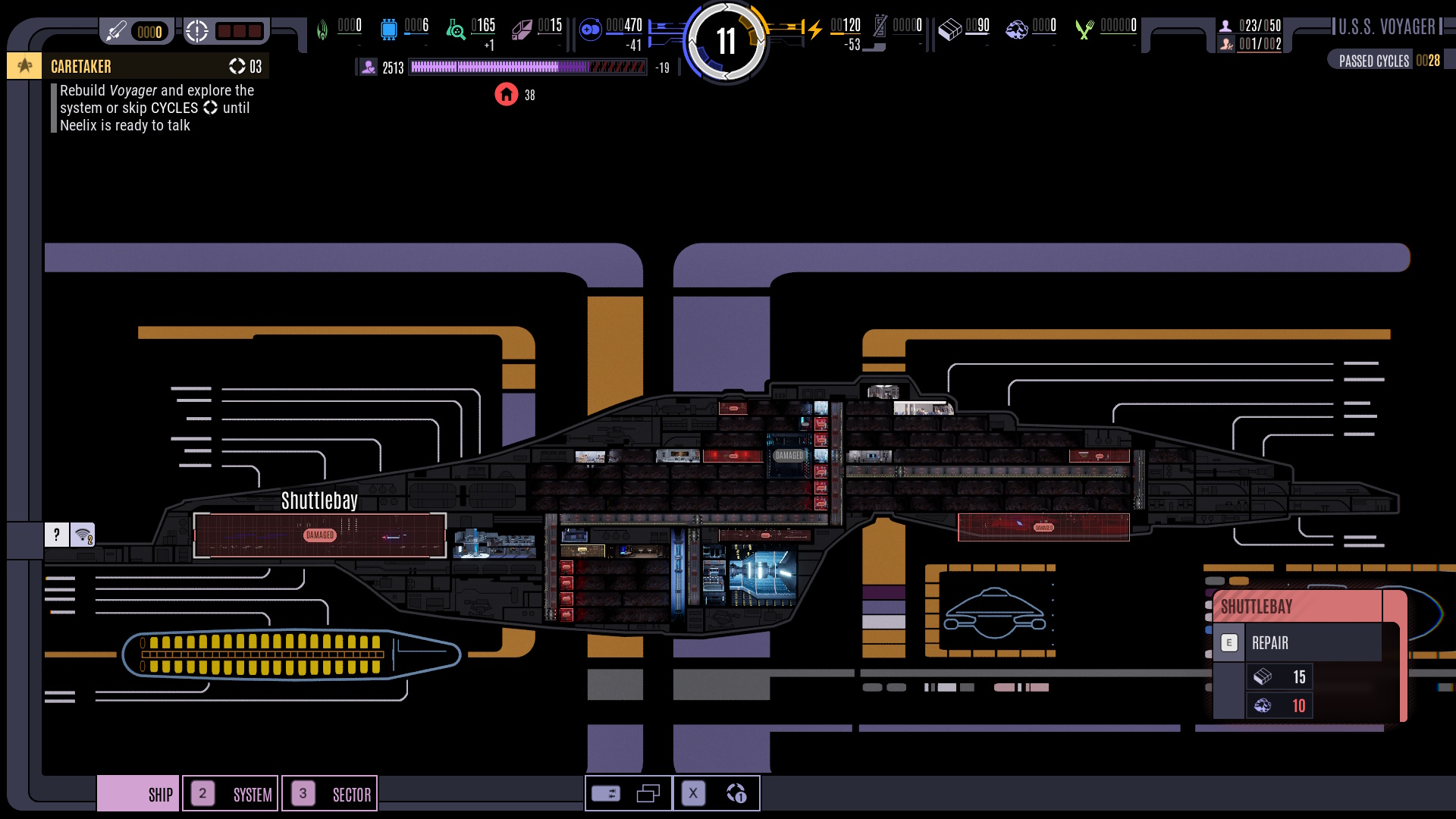The width and height of the screenshot is (1456, 819).
Task: Switch to the SHIP view tab
Action: 139,794
